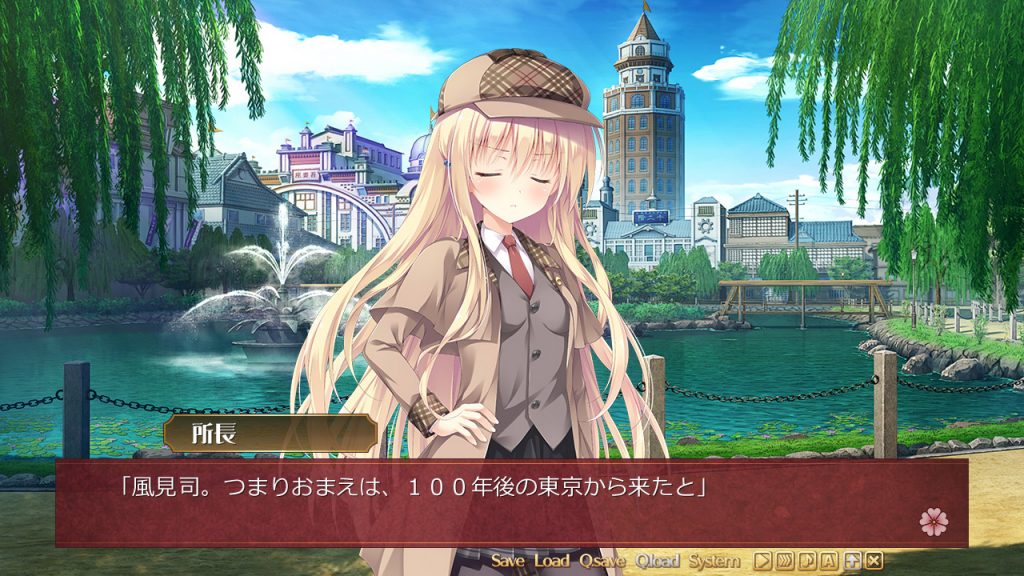The image size is (1024, 576).
Task: Quick load with Qload
Action: coord(656,561)
